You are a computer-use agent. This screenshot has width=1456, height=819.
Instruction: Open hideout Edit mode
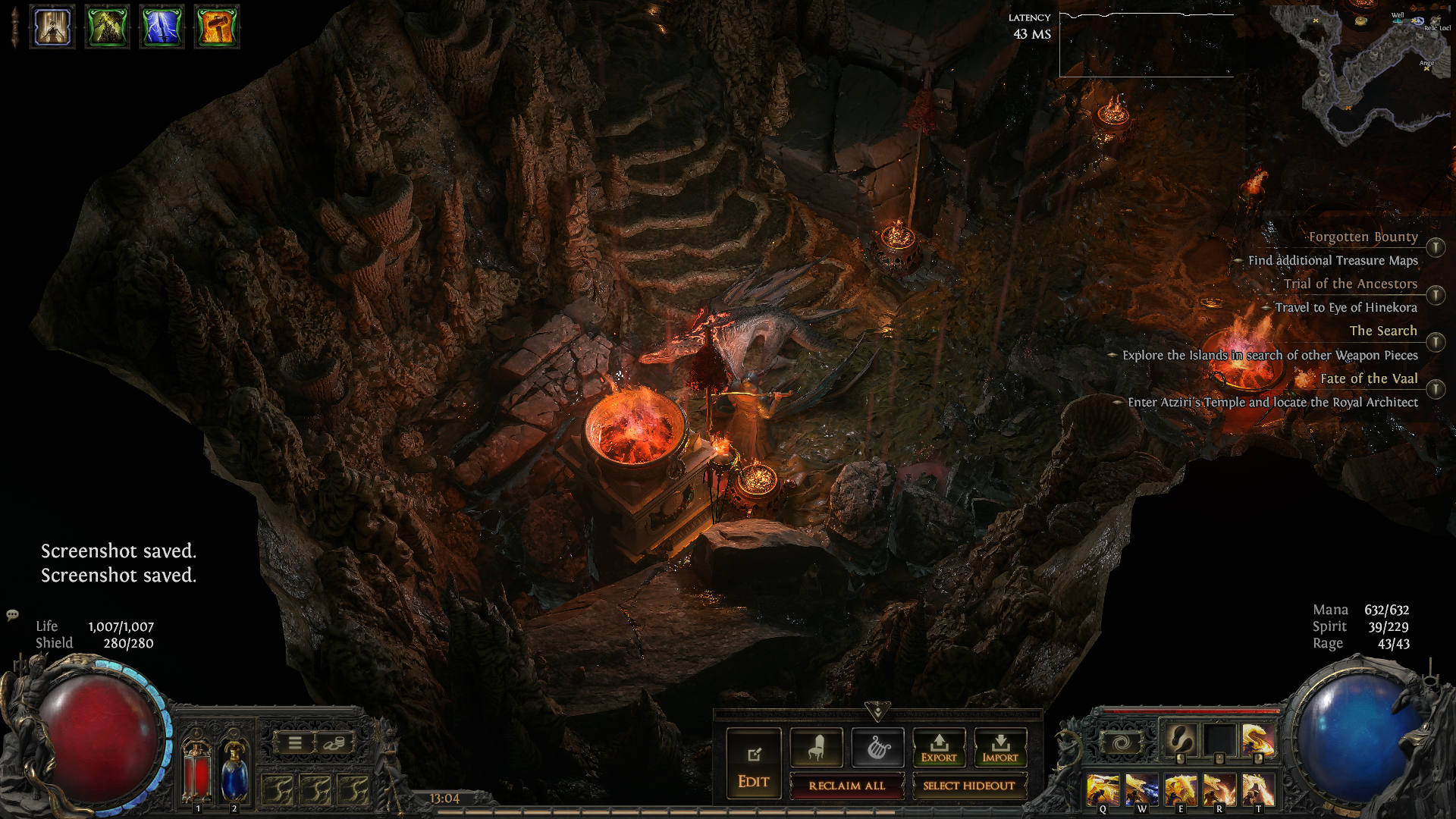(x=753, y=763)
